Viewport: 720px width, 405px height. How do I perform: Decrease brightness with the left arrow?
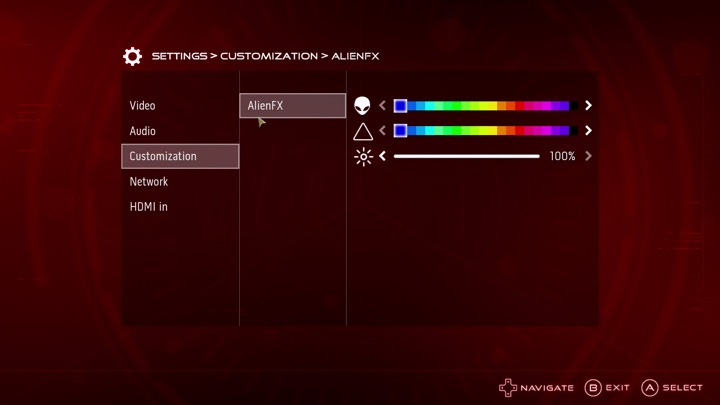pyautogui.click(x=382, y=156)
